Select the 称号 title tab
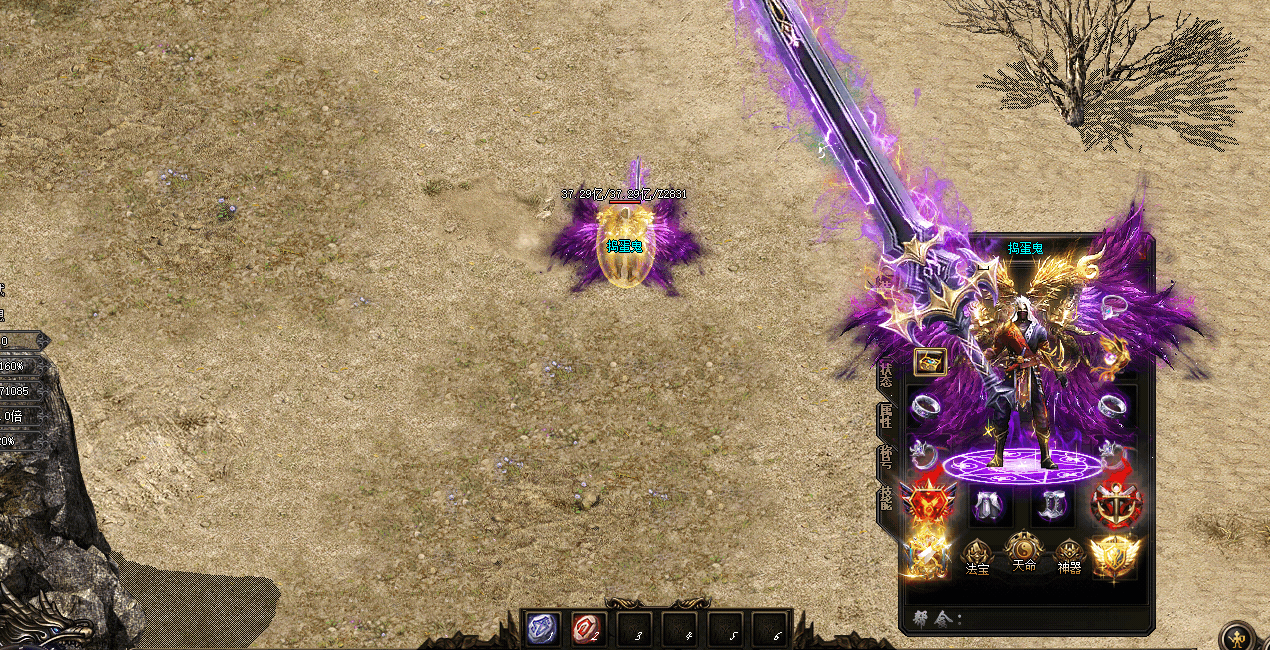The height and width of the screenshot is (650, 1270). 886,456
